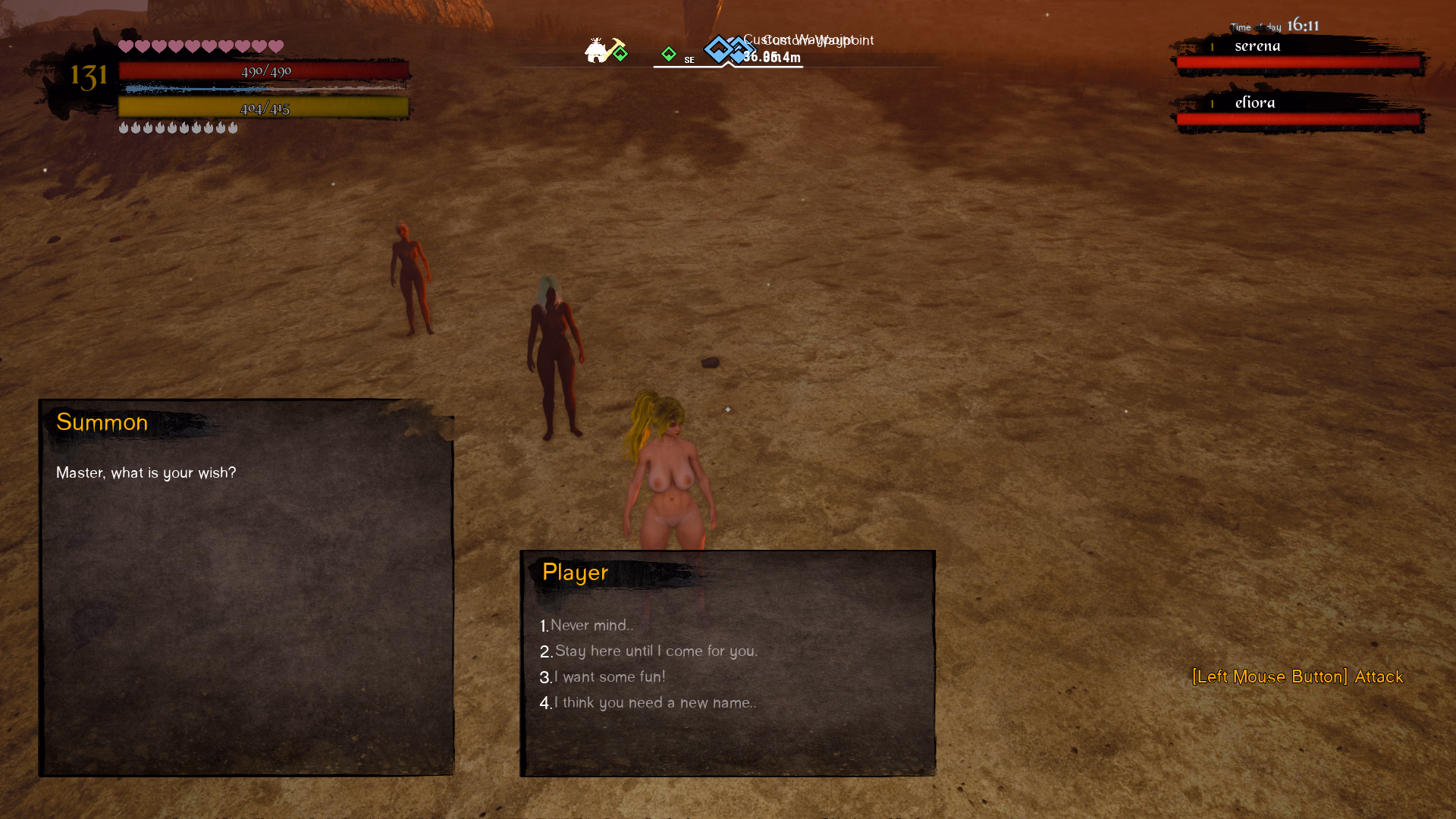This screenshot has height=819, width=1456.
Task: Click the blue diamond waypoint marker
Action: (x=718, y=49)
